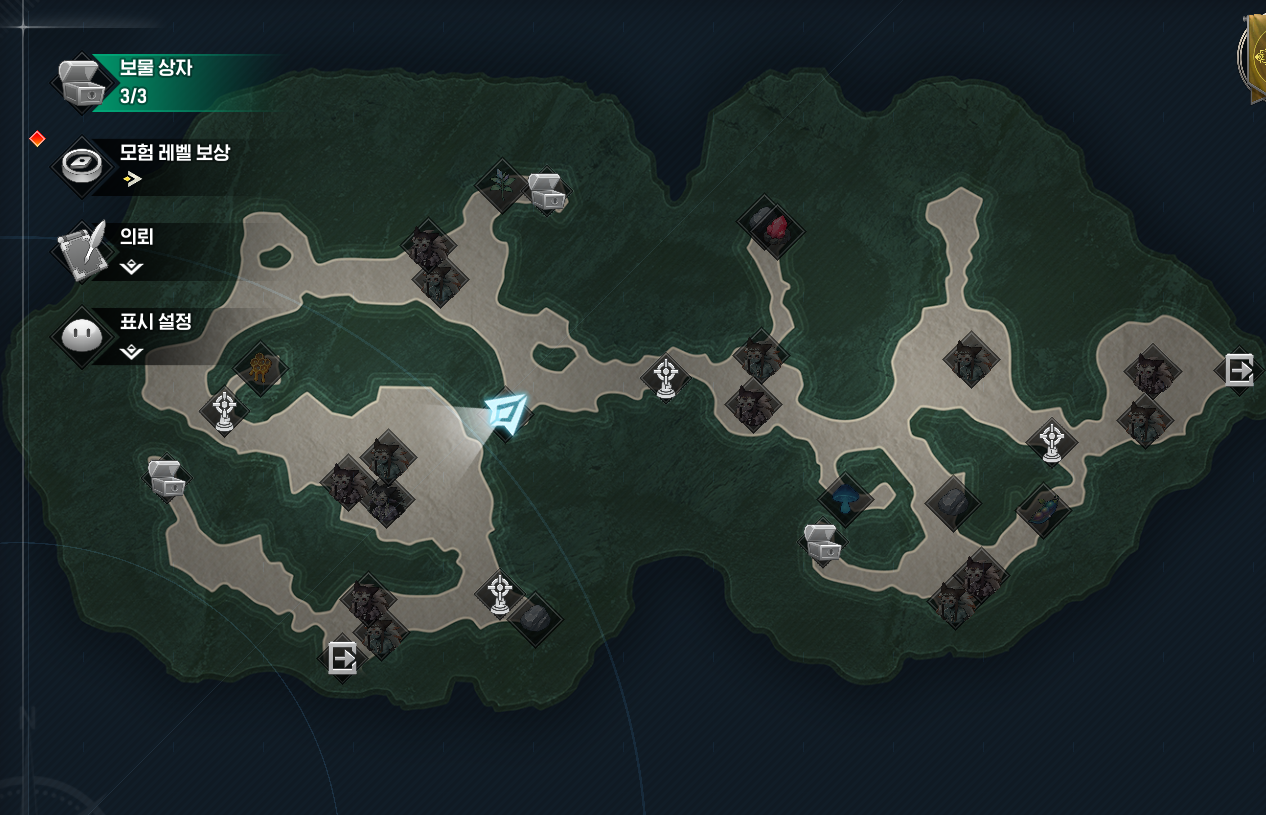Viewport: 1266px width, 815px height.
Task: Click the rainbow bean pod marker
Action: pyautogui.click(x=1043, y=510)
